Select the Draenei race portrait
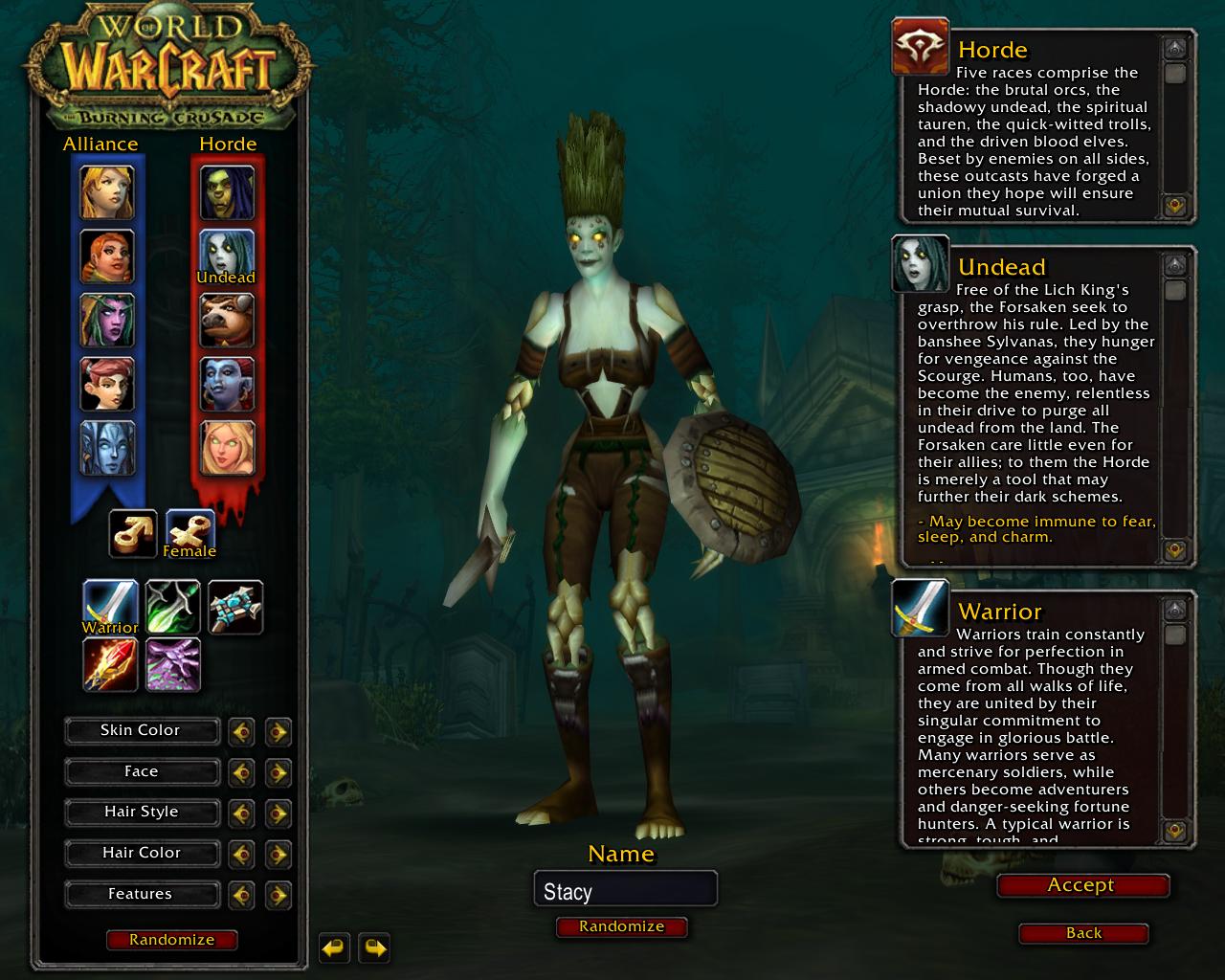Screen dimensions: 1225x980 click(106, 447)
